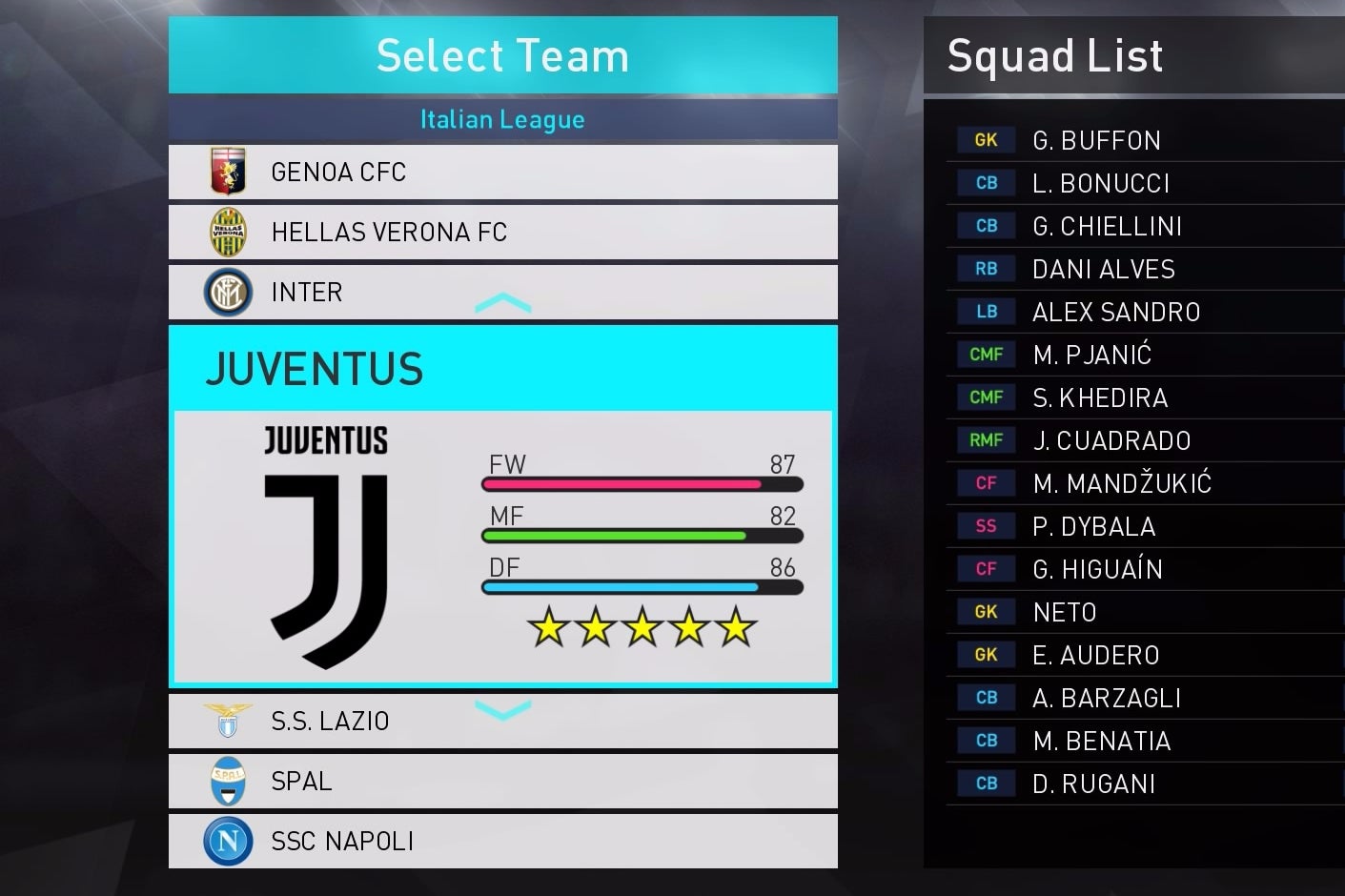1345x896 pixels.
Task: Click the Inter club crest
Action: tap(228, 292)
